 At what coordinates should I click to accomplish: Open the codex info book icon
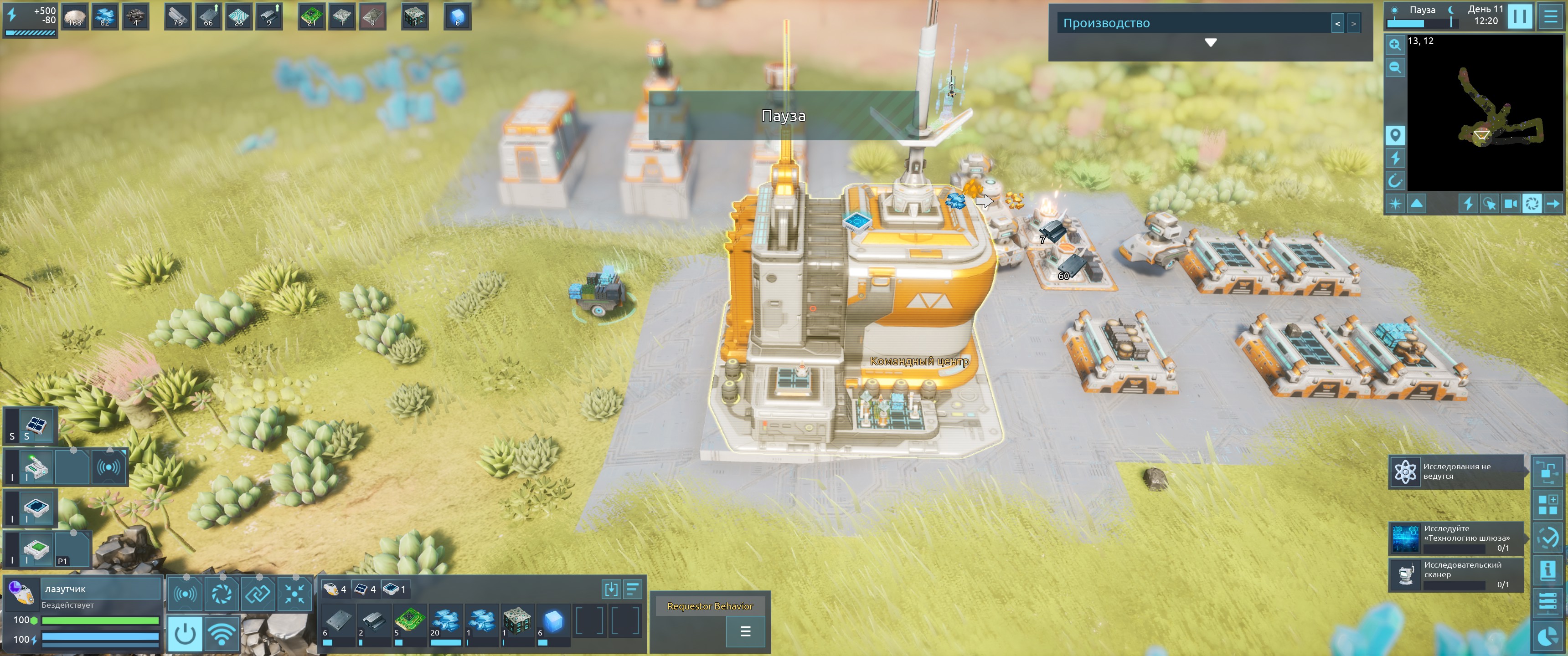coord(1547,571)
